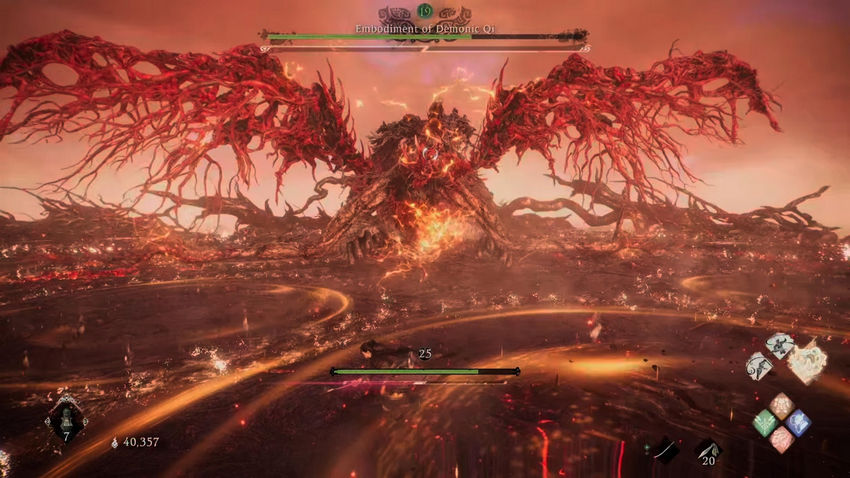Summon the large glowing Divine Beast icon
Screen dimensions: 850x478
[x=807, y=361]
